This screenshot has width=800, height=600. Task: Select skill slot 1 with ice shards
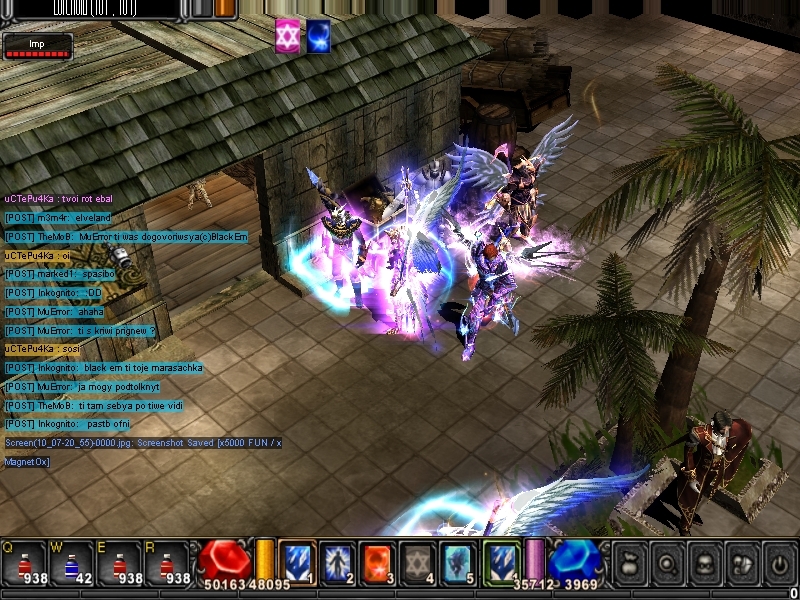click(x=297, y=561)
